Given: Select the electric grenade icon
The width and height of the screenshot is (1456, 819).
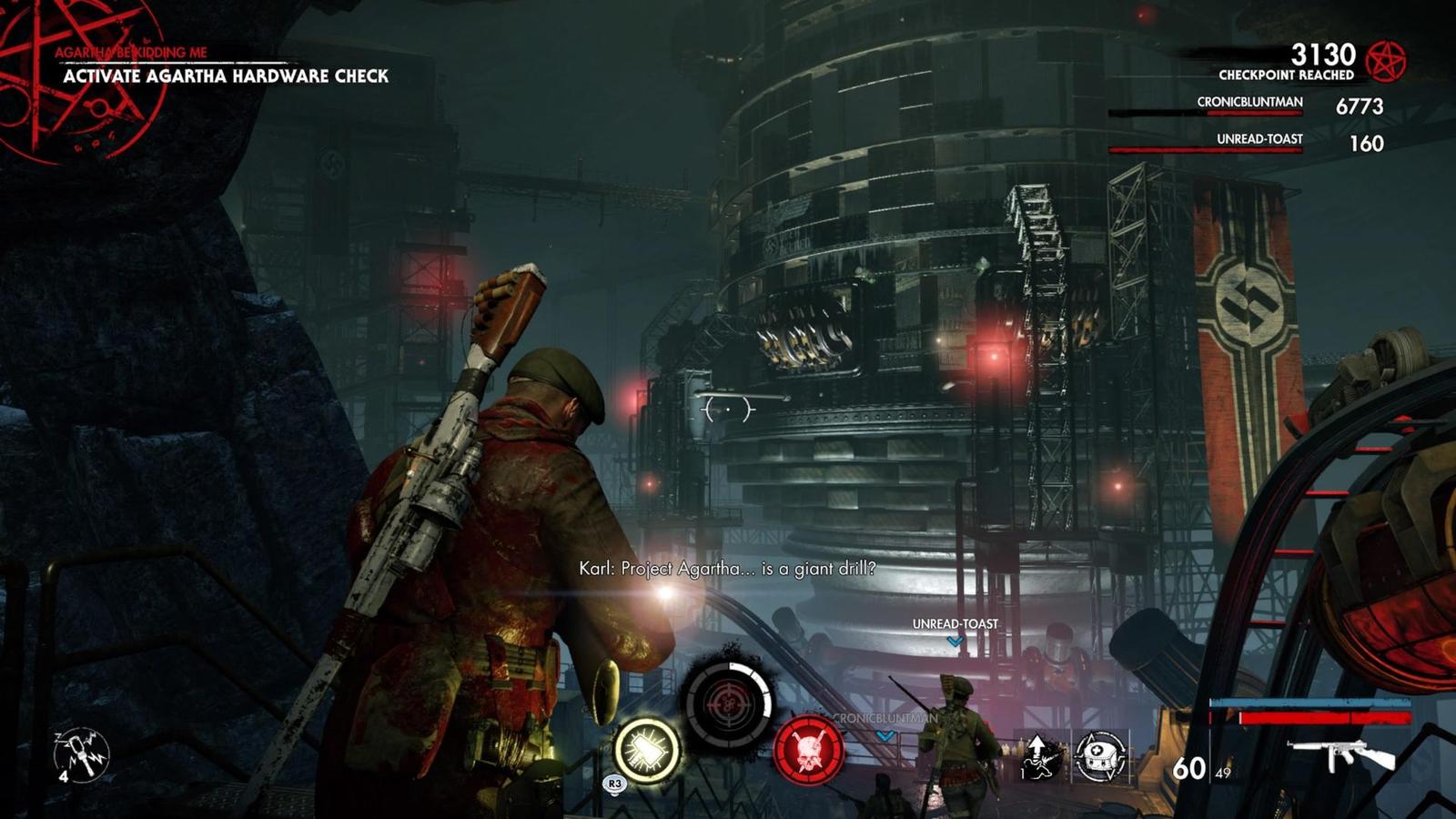Looking at the screenshot, I should [81, 754].
